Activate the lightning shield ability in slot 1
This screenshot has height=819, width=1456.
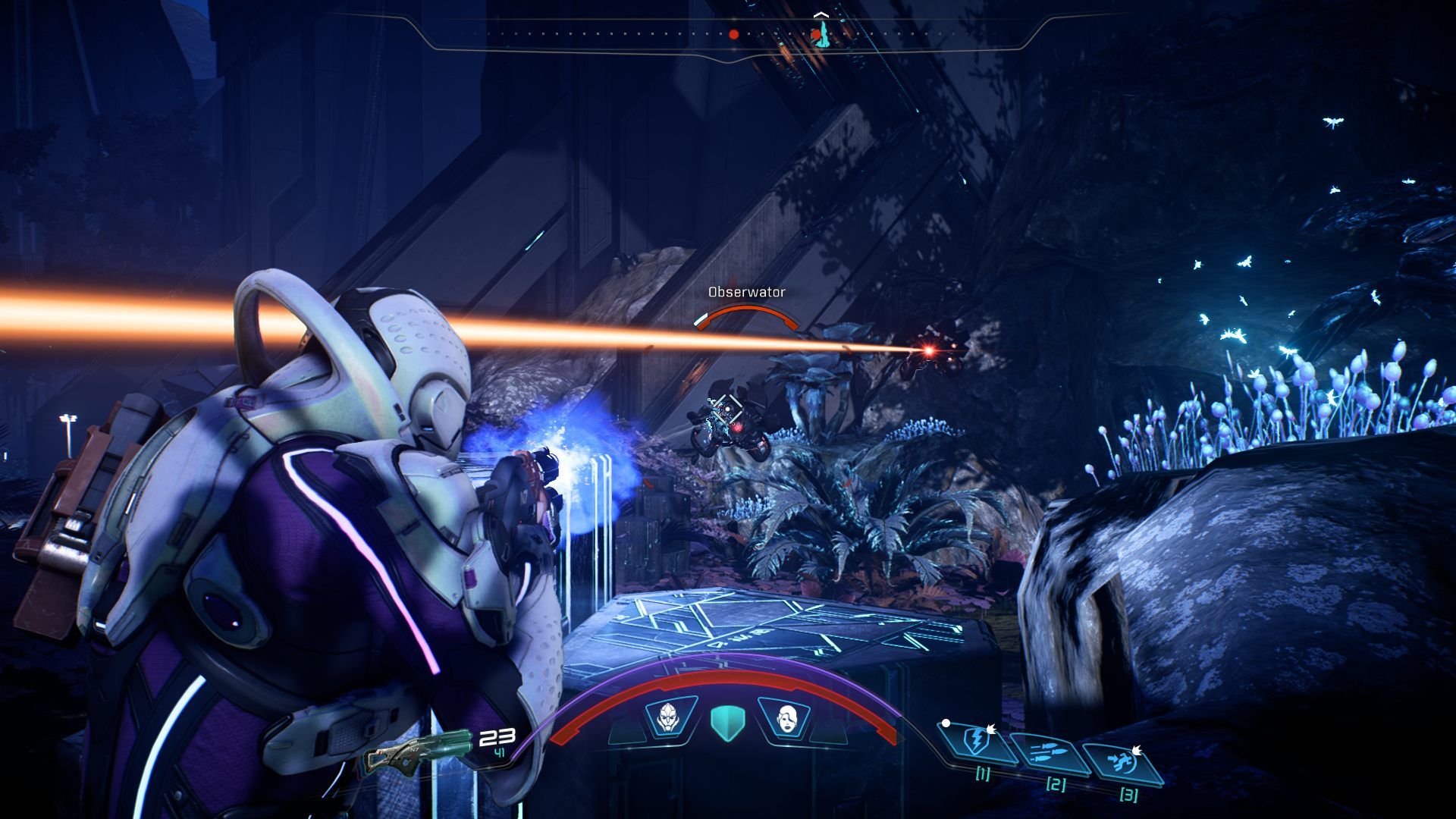point(977,741)
